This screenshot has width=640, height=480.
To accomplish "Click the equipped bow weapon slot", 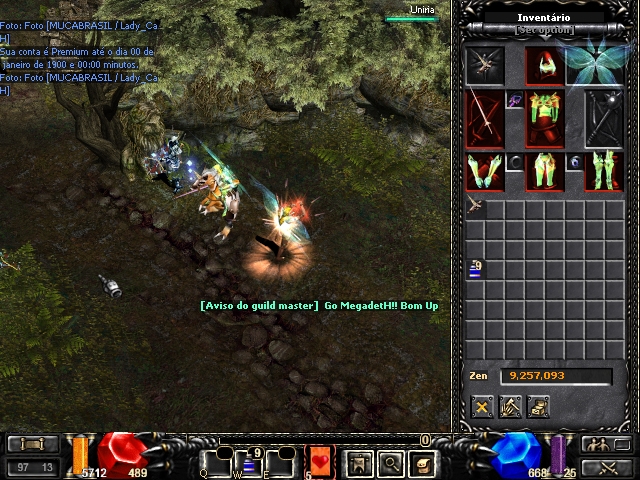I will tap(484, 119).
